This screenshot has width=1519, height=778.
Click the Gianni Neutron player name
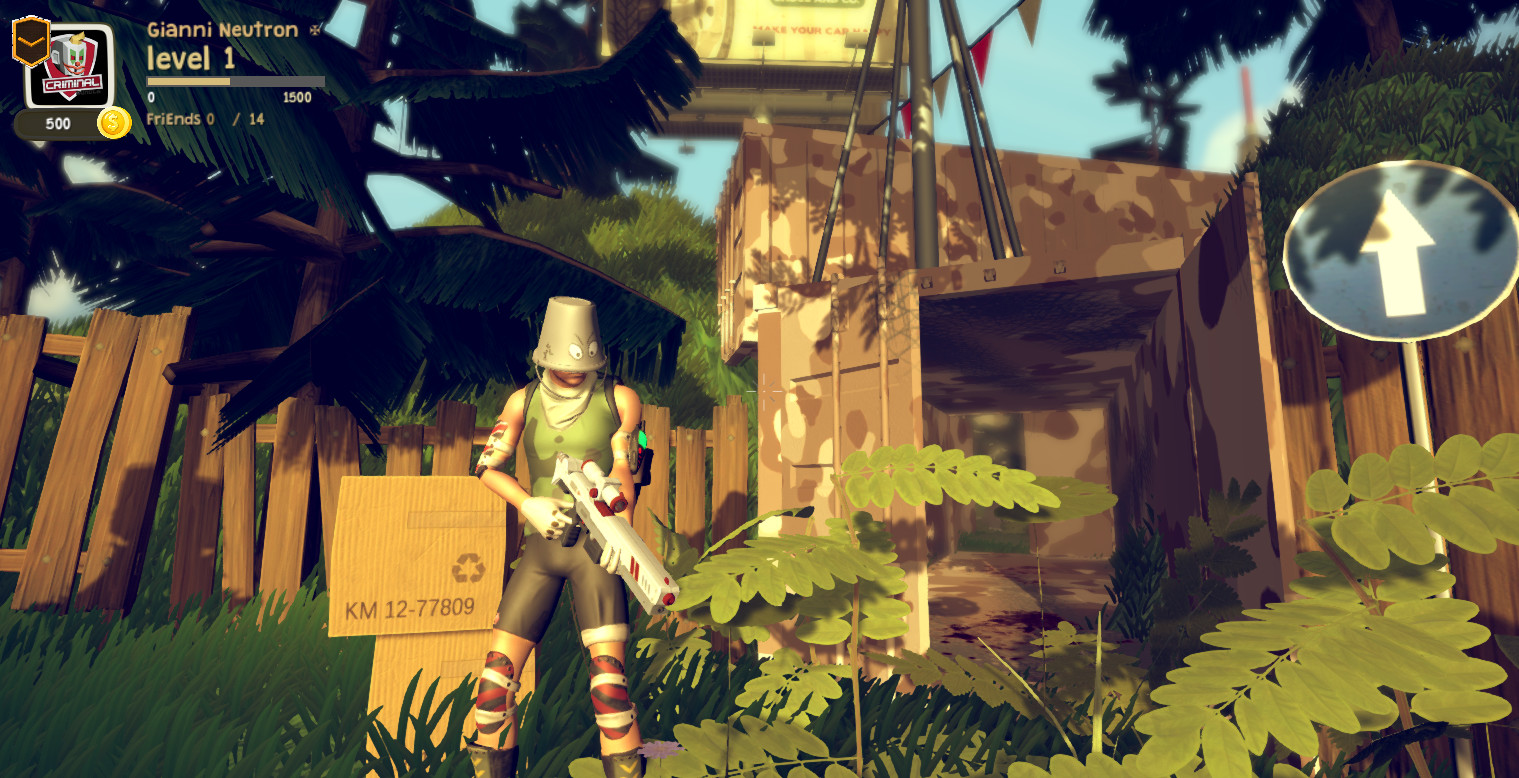coord(222,30)
